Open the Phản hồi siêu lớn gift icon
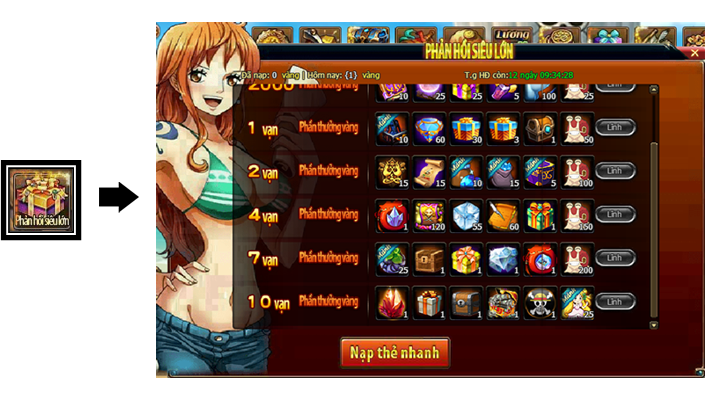The height and width of the screenshot is (400, 705). point(41,199)
